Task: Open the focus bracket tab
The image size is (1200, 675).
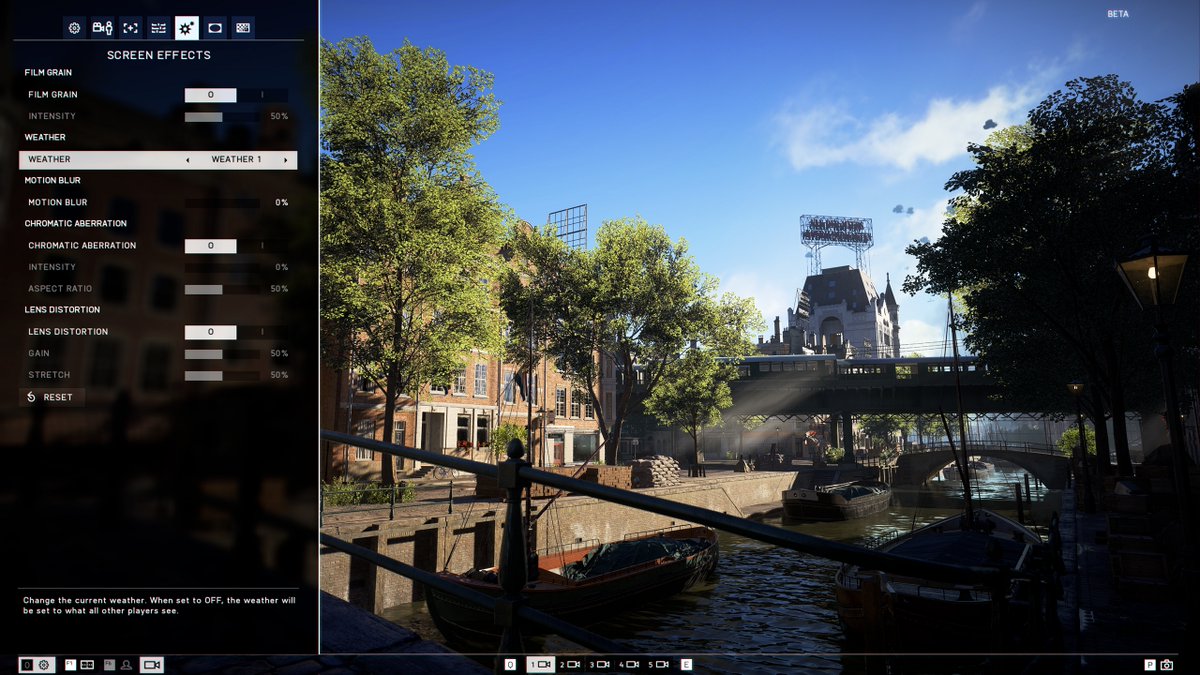Action: click(130, 28)
